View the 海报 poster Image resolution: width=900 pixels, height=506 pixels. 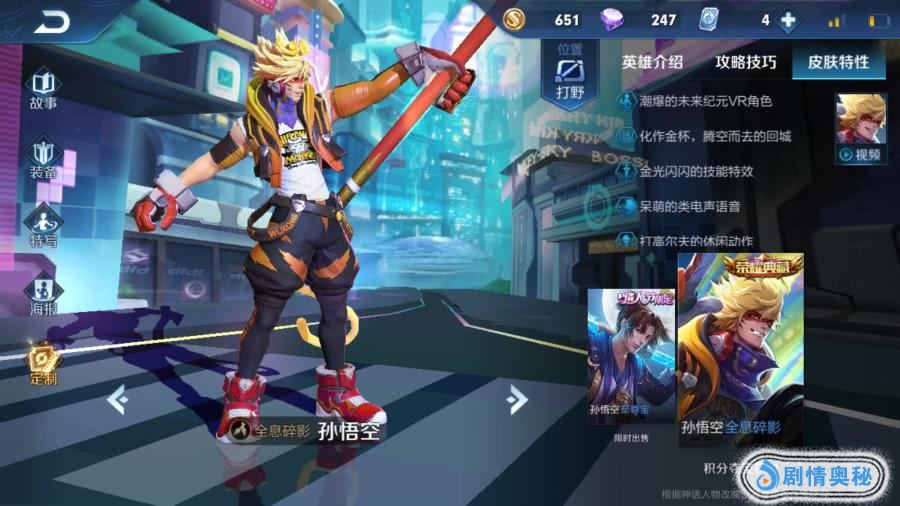[x=43, y=295]
